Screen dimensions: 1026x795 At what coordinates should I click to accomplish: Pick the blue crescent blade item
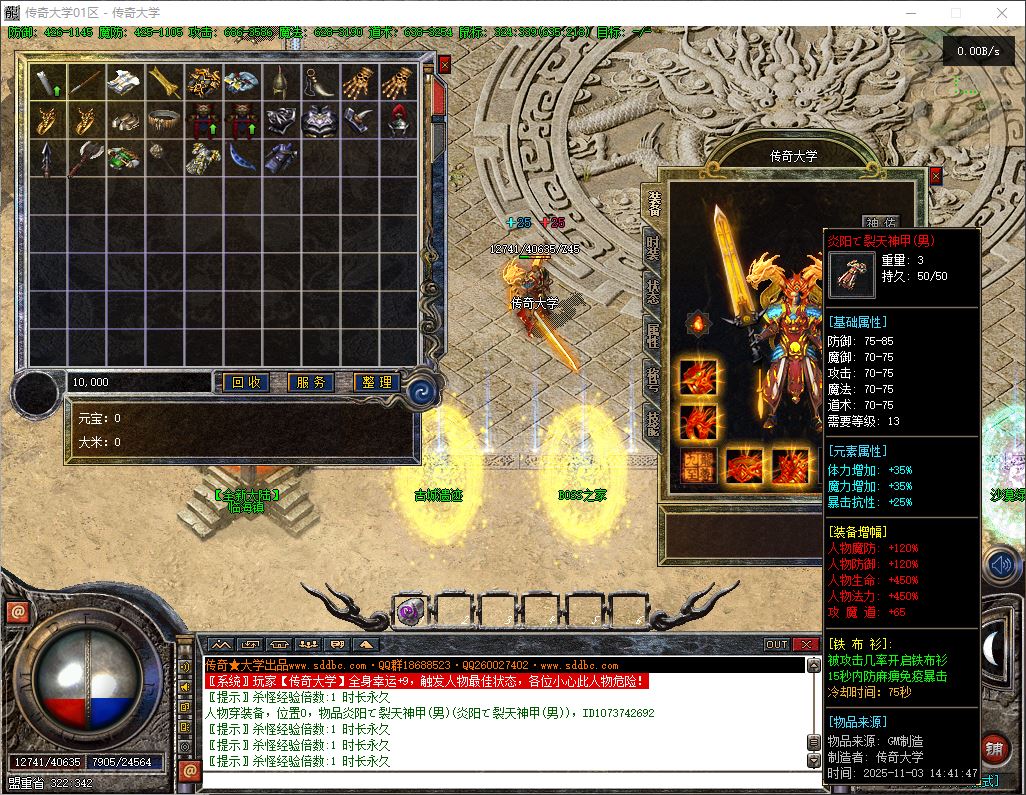(243, 157)
